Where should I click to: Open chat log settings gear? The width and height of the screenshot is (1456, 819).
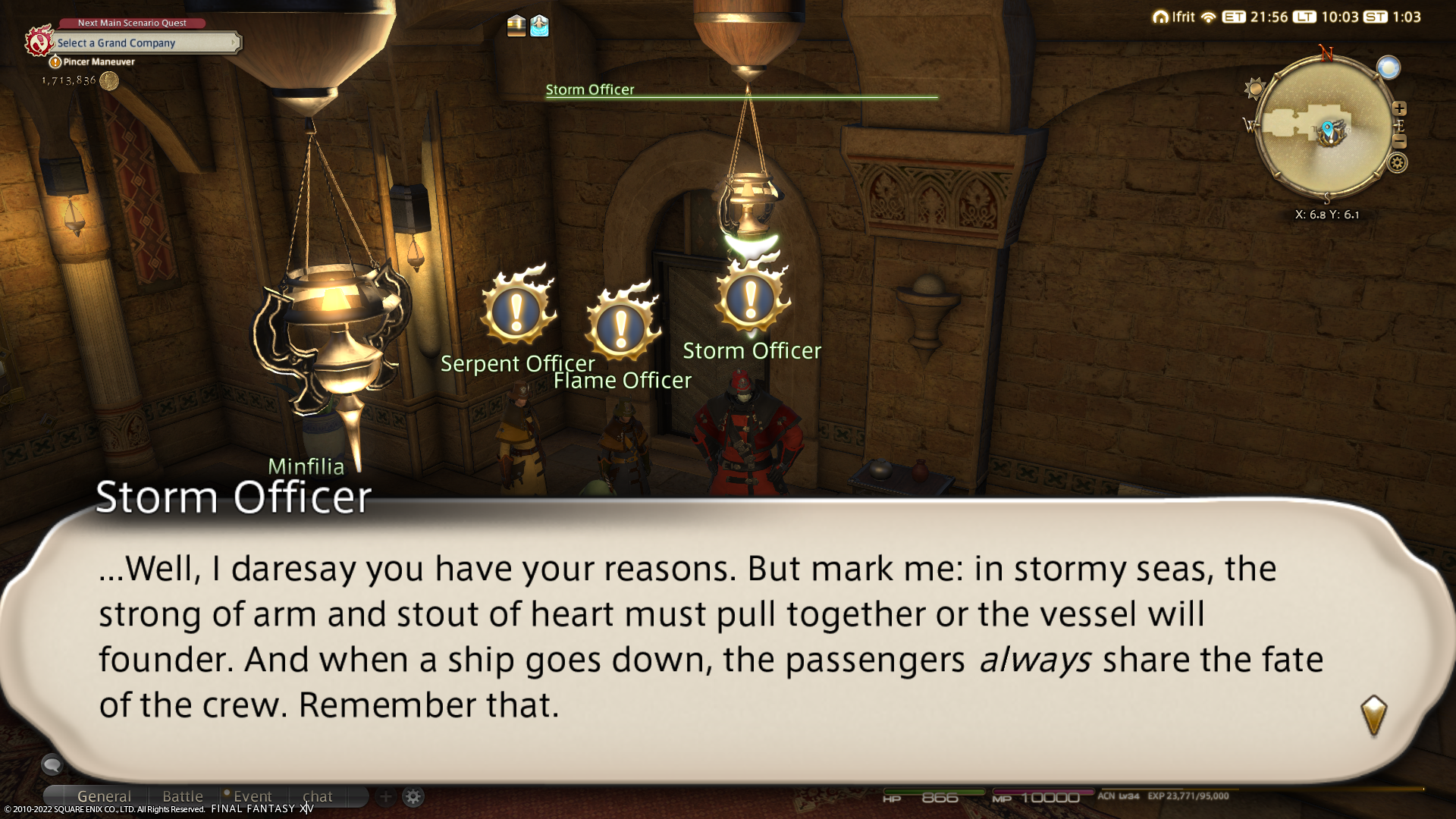413,796
